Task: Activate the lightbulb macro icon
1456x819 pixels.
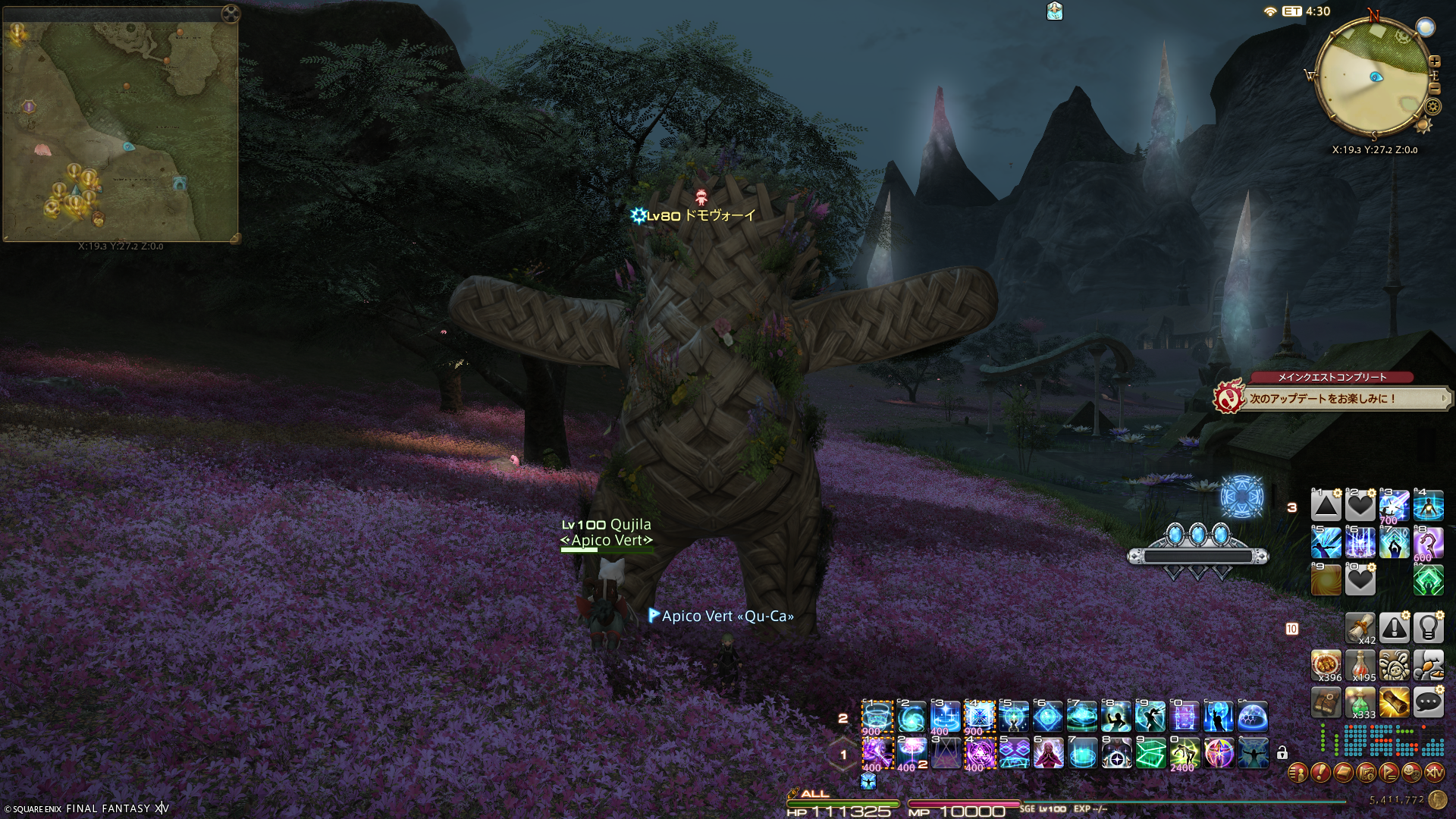Action: point(1428,629)
